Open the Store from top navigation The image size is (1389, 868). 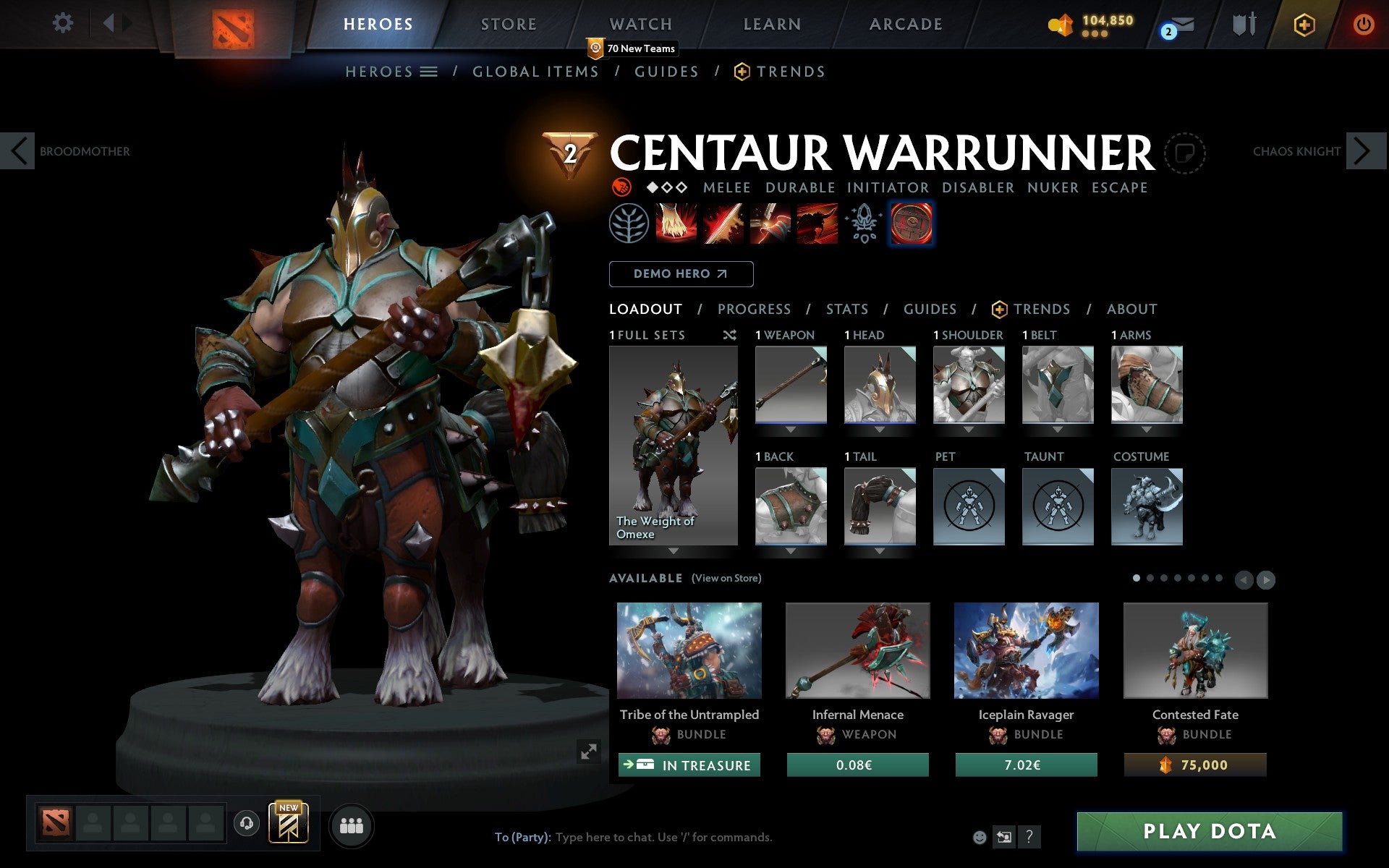point(509,25)
